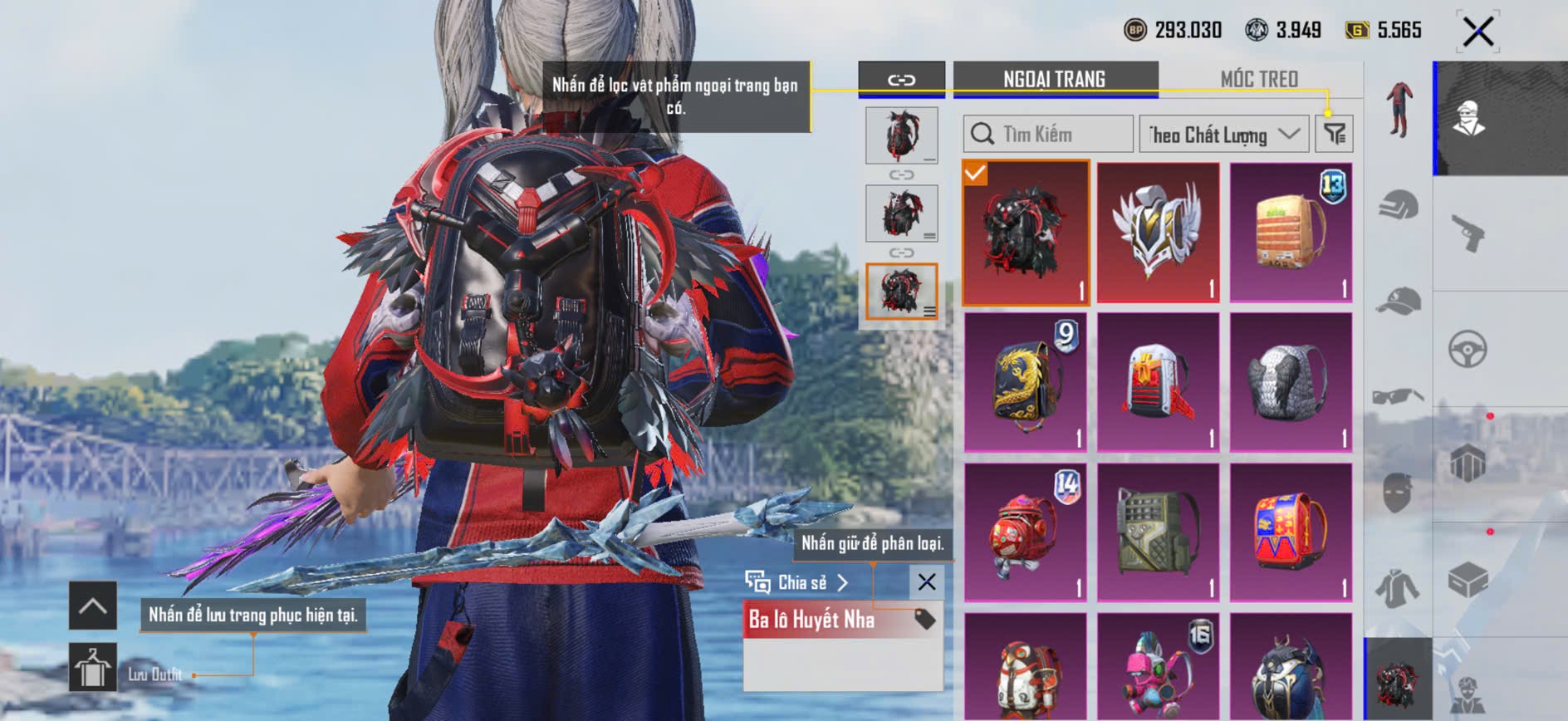
Task: Choose the red round backpack with badge 14
Action: [1026, 532]
